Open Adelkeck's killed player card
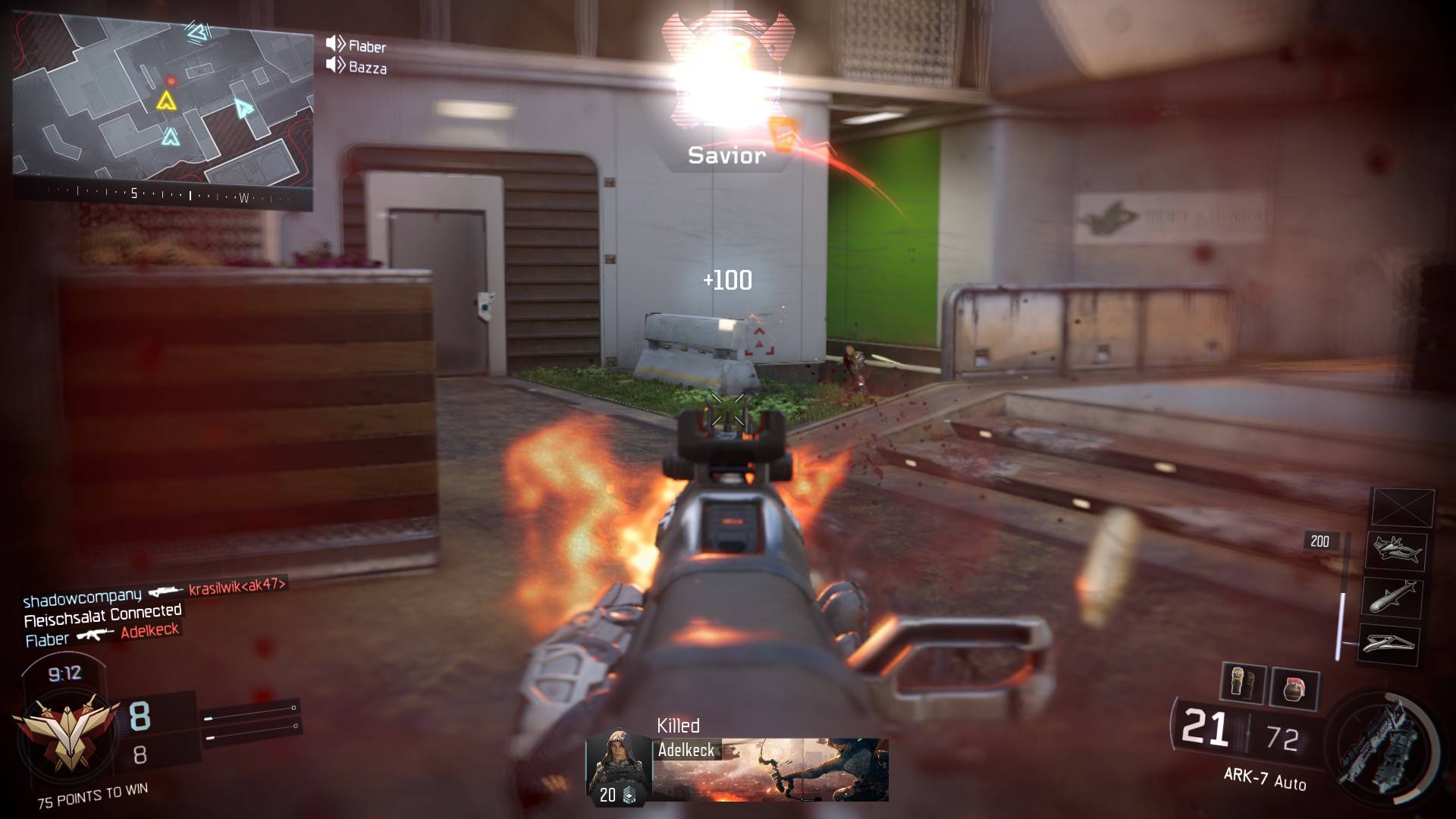Viewport: 1456px width, 819px height. pyautogui.click(x=736, y=767)
